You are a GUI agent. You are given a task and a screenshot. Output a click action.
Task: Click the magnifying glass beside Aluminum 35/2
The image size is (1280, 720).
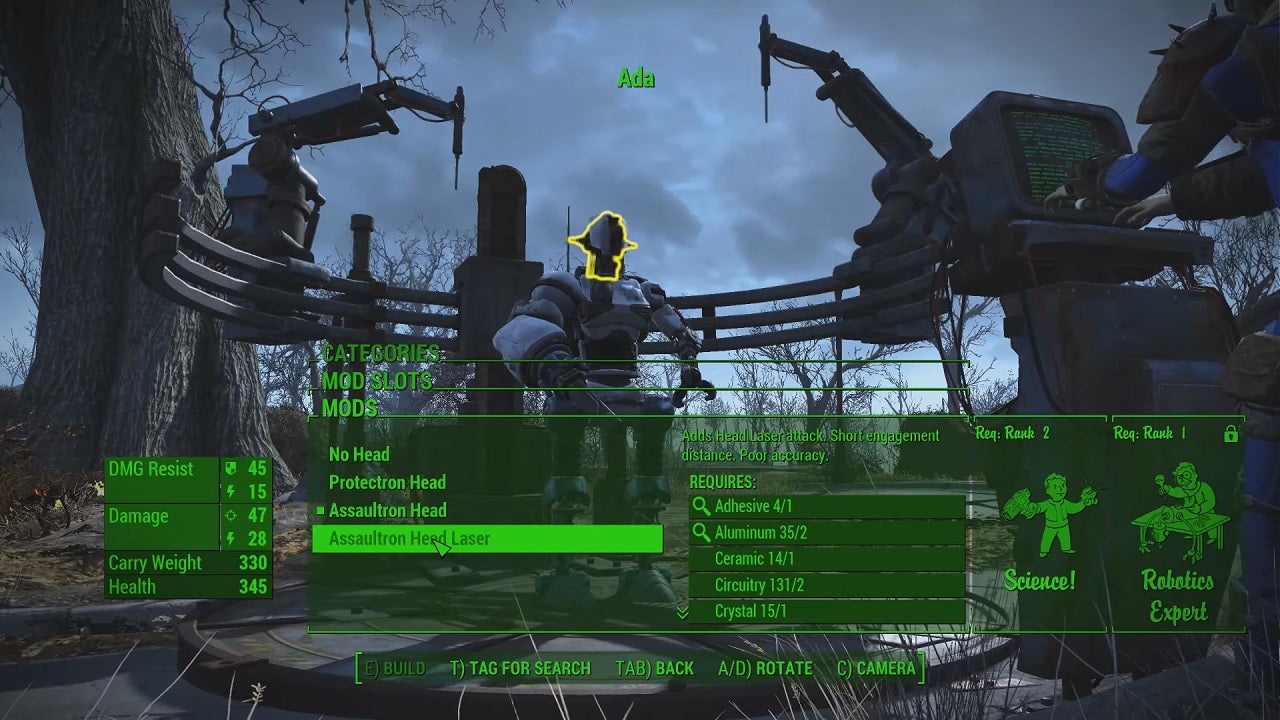coord(701,531)
